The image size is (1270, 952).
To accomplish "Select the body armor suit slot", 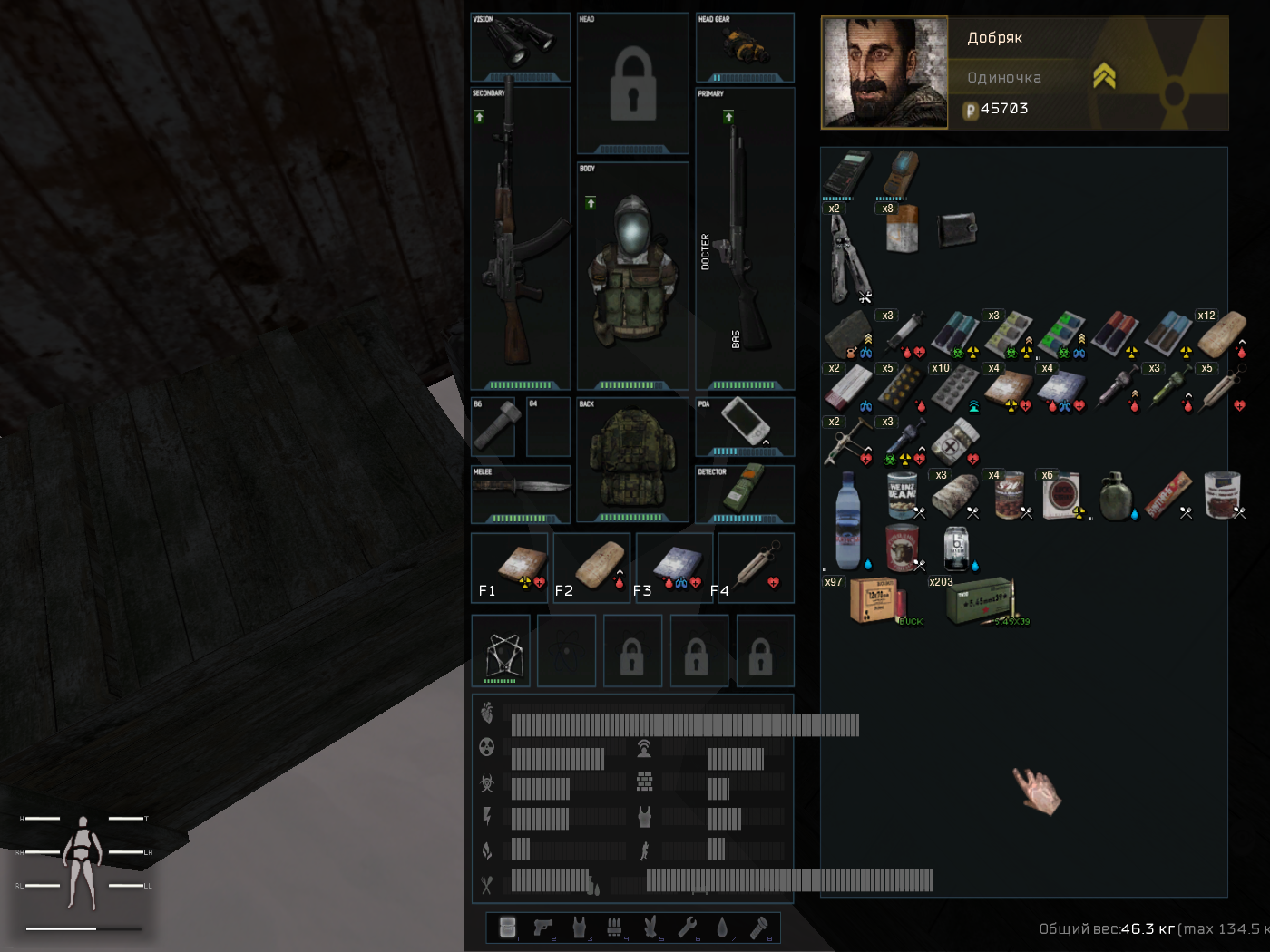I will pos(632,272).
